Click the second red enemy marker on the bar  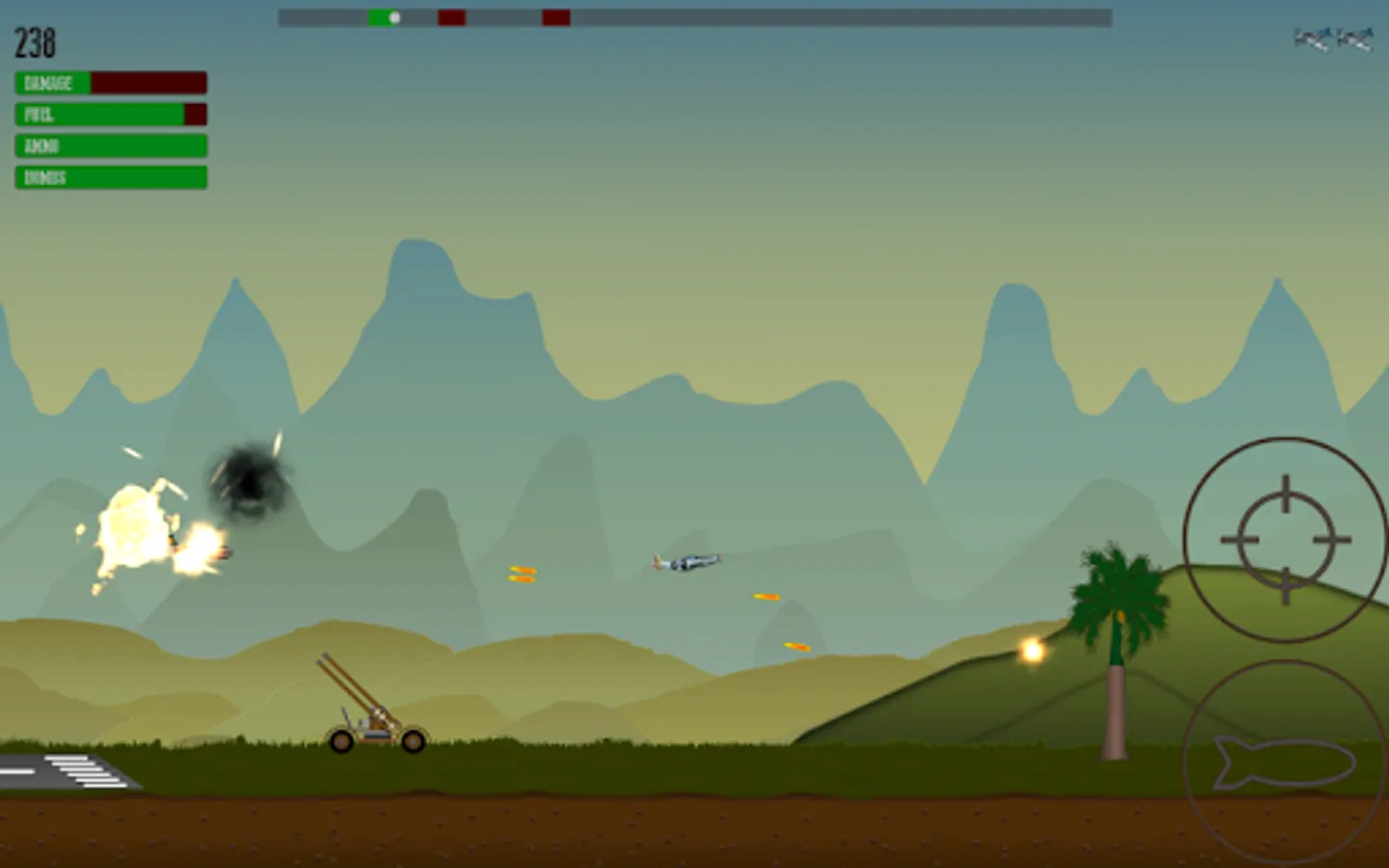pos(556,15)
